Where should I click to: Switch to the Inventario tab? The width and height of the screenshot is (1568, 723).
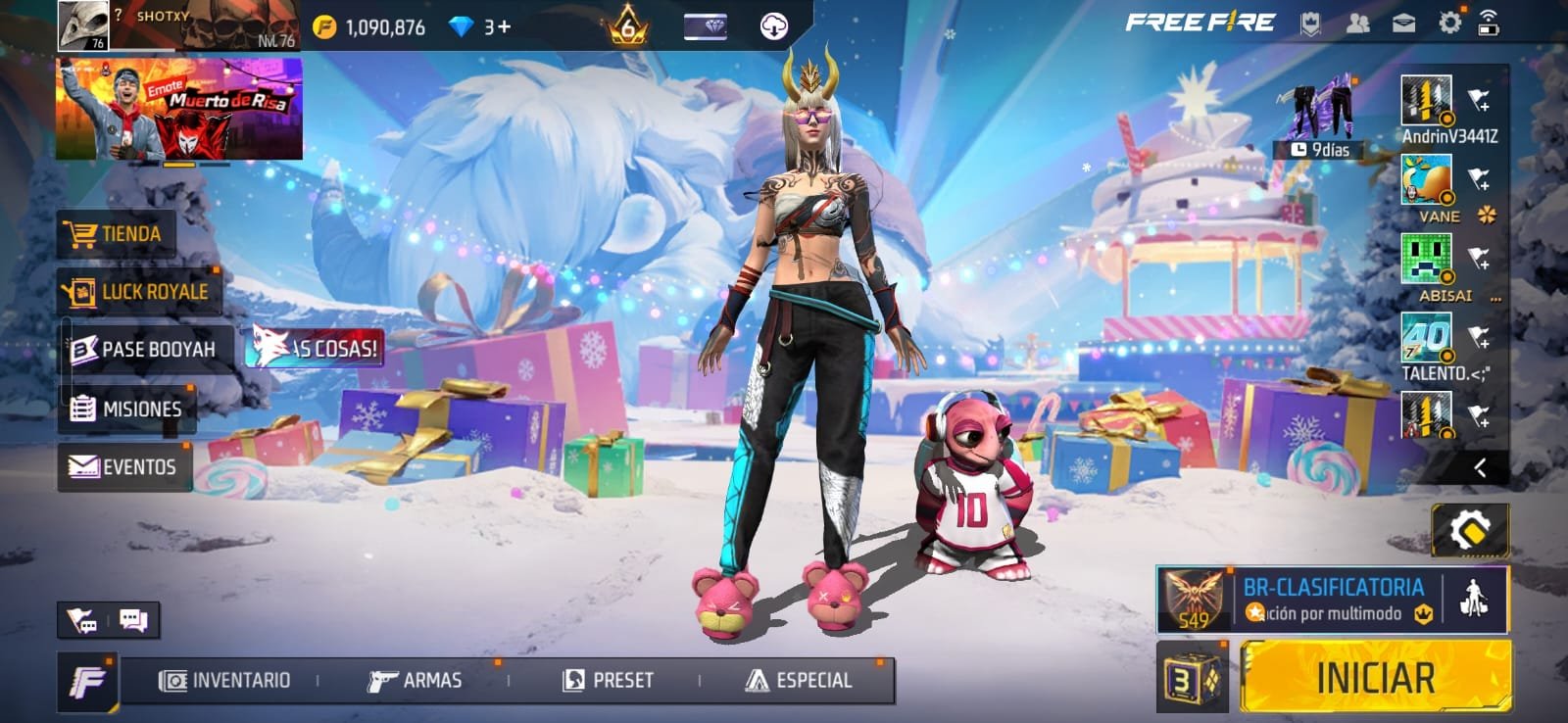tap(226, 680)
